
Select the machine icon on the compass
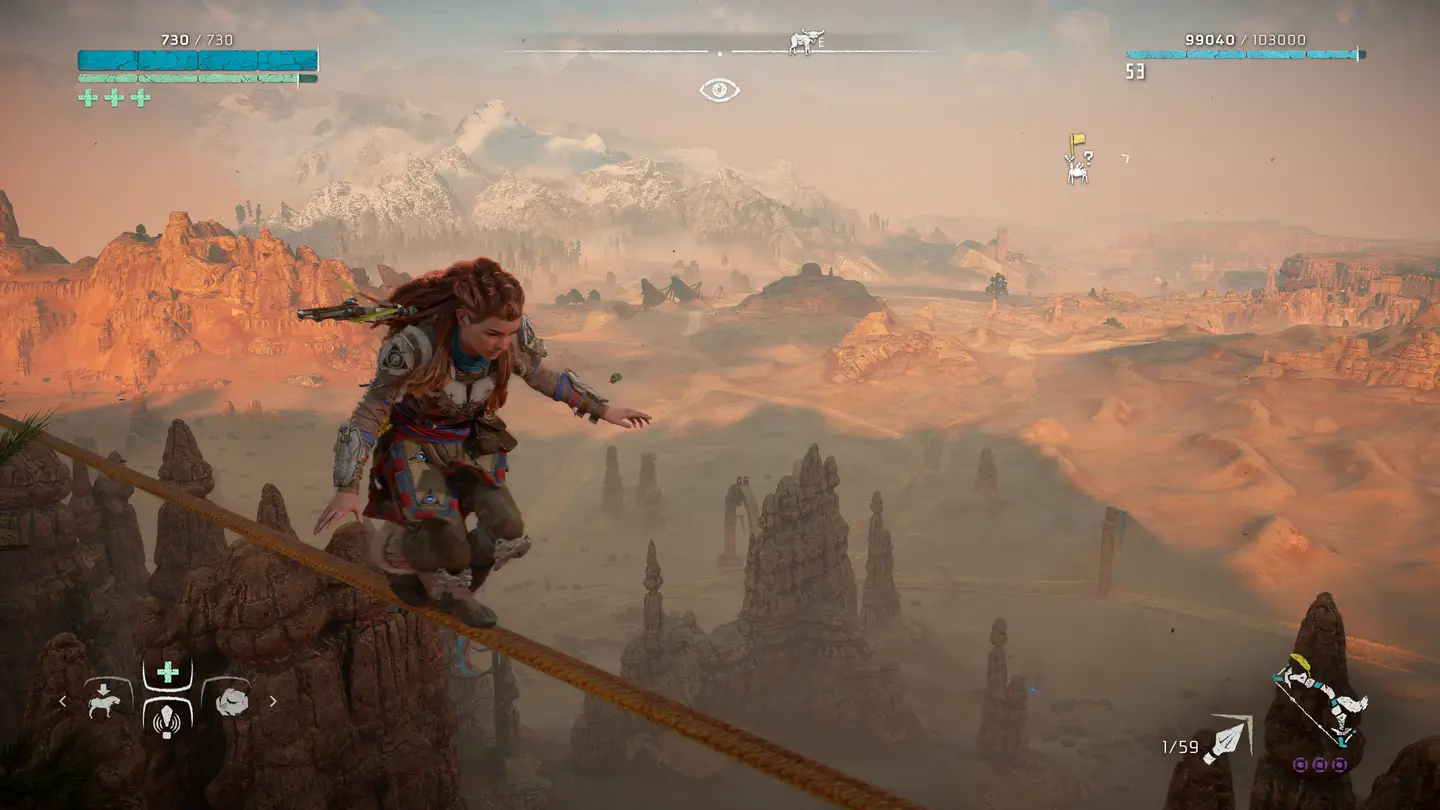pyautogui.click(x=803, y=42)
